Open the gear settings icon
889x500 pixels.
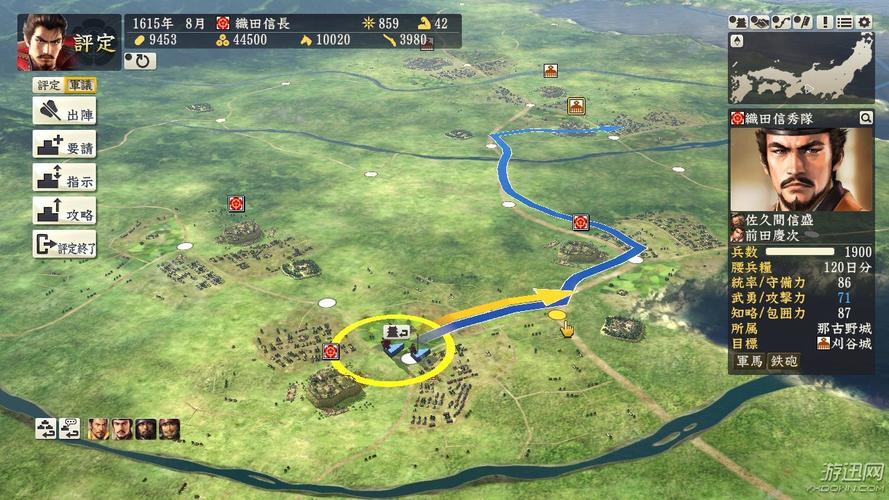[x=864, y=22]
